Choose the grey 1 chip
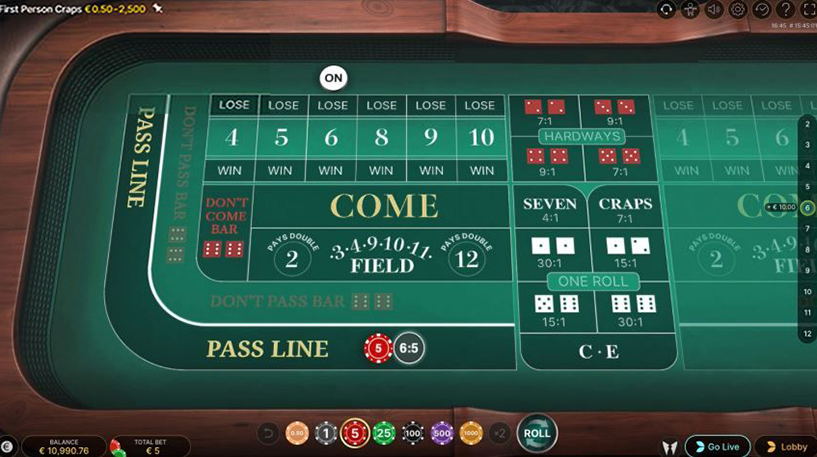The image size is (817, 457). click(x=325, y=433)
